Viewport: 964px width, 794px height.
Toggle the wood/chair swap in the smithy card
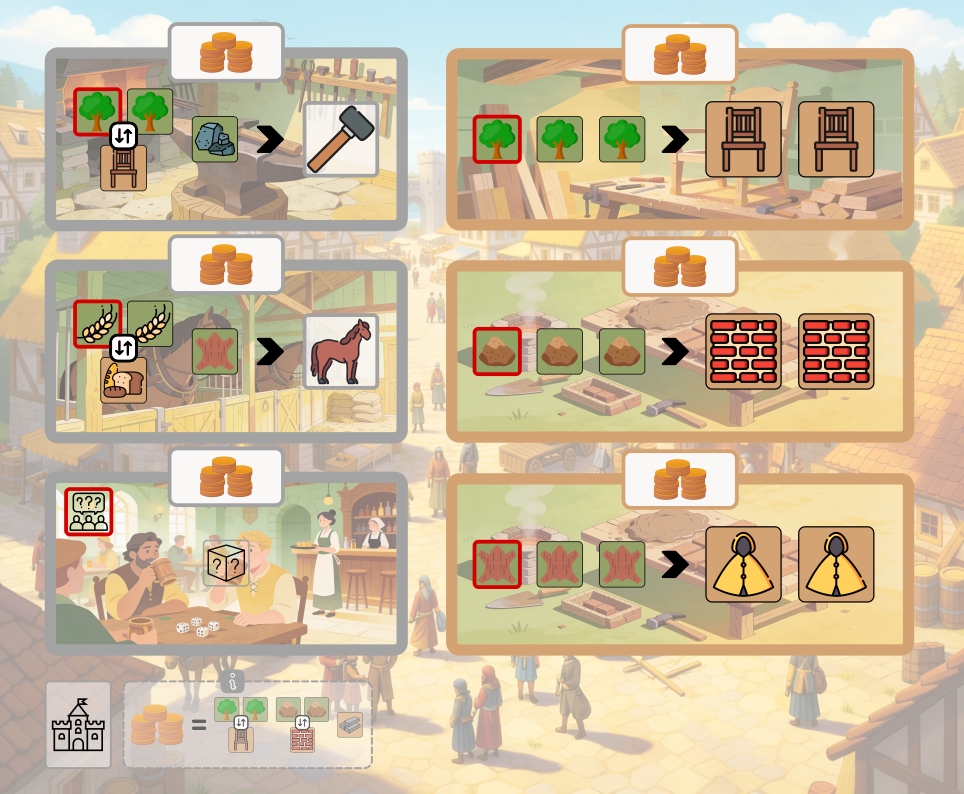coord(123,136)
